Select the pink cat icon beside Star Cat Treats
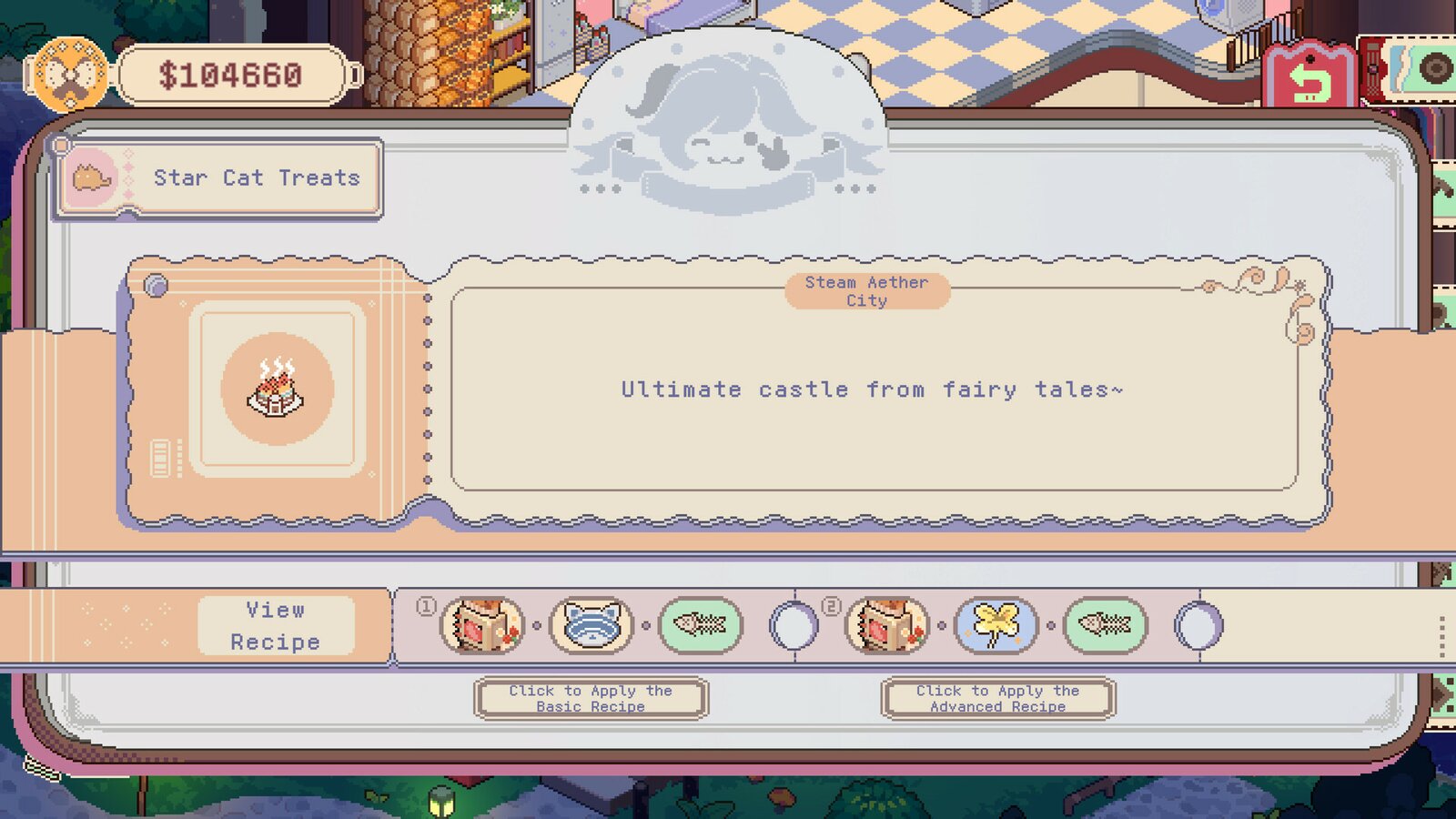 (x=93, y=177)
